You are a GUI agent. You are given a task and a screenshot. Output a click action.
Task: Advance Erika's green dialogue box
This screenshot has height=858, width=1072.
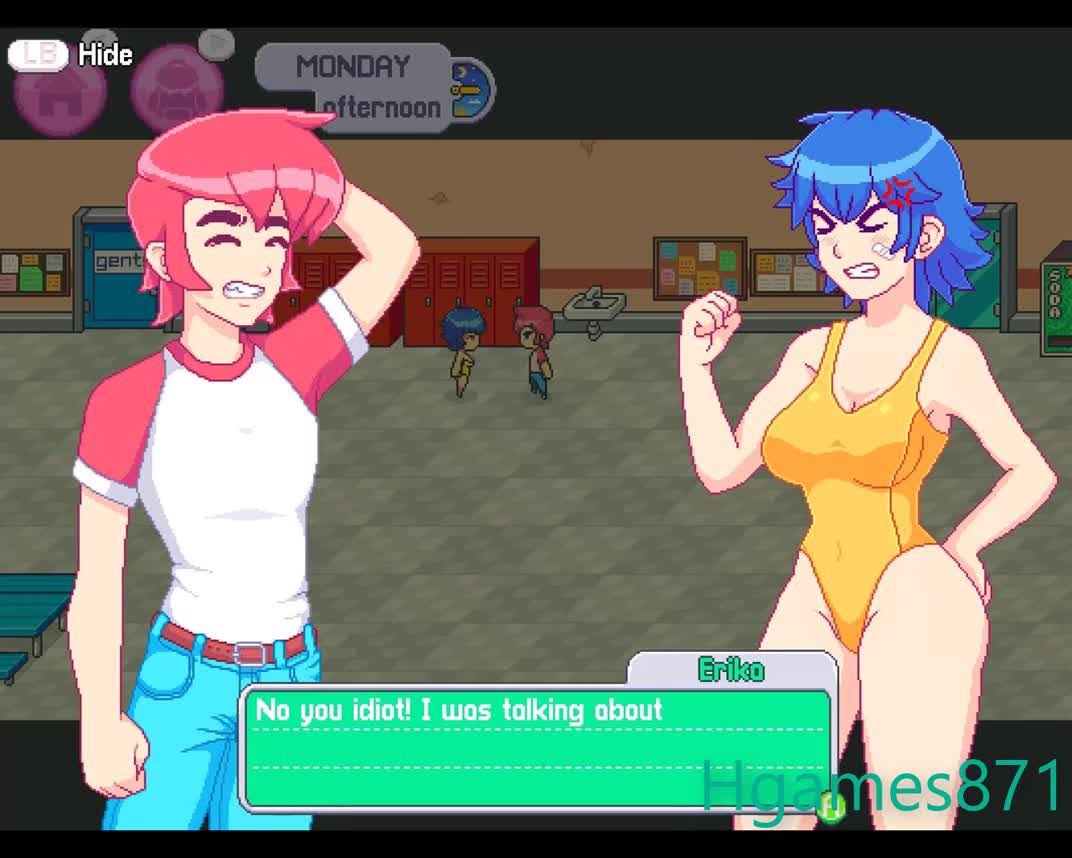[538, 748]
